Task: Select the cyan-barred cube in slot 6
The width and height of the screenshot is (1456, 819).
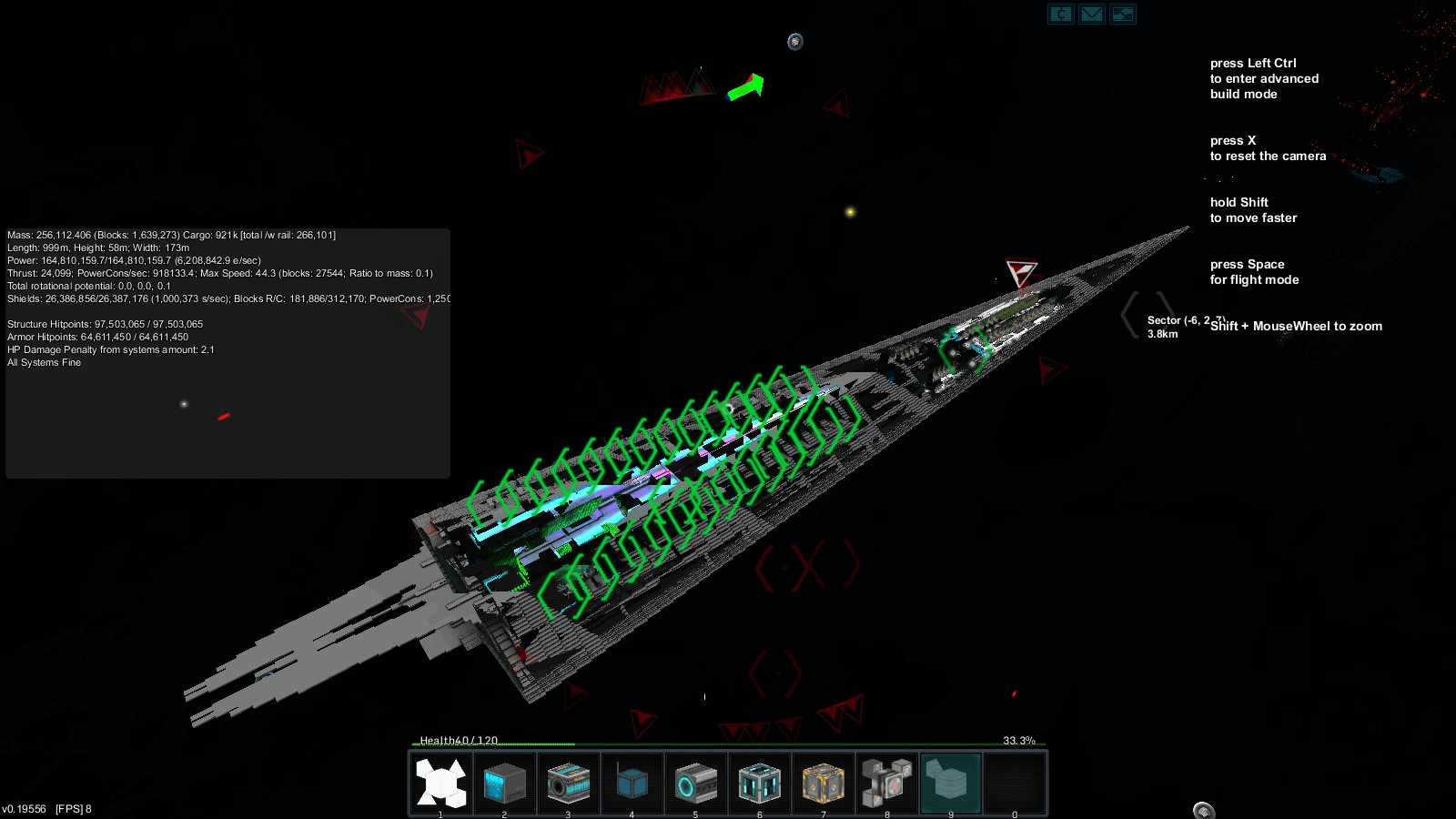Action: pos(760,783)
